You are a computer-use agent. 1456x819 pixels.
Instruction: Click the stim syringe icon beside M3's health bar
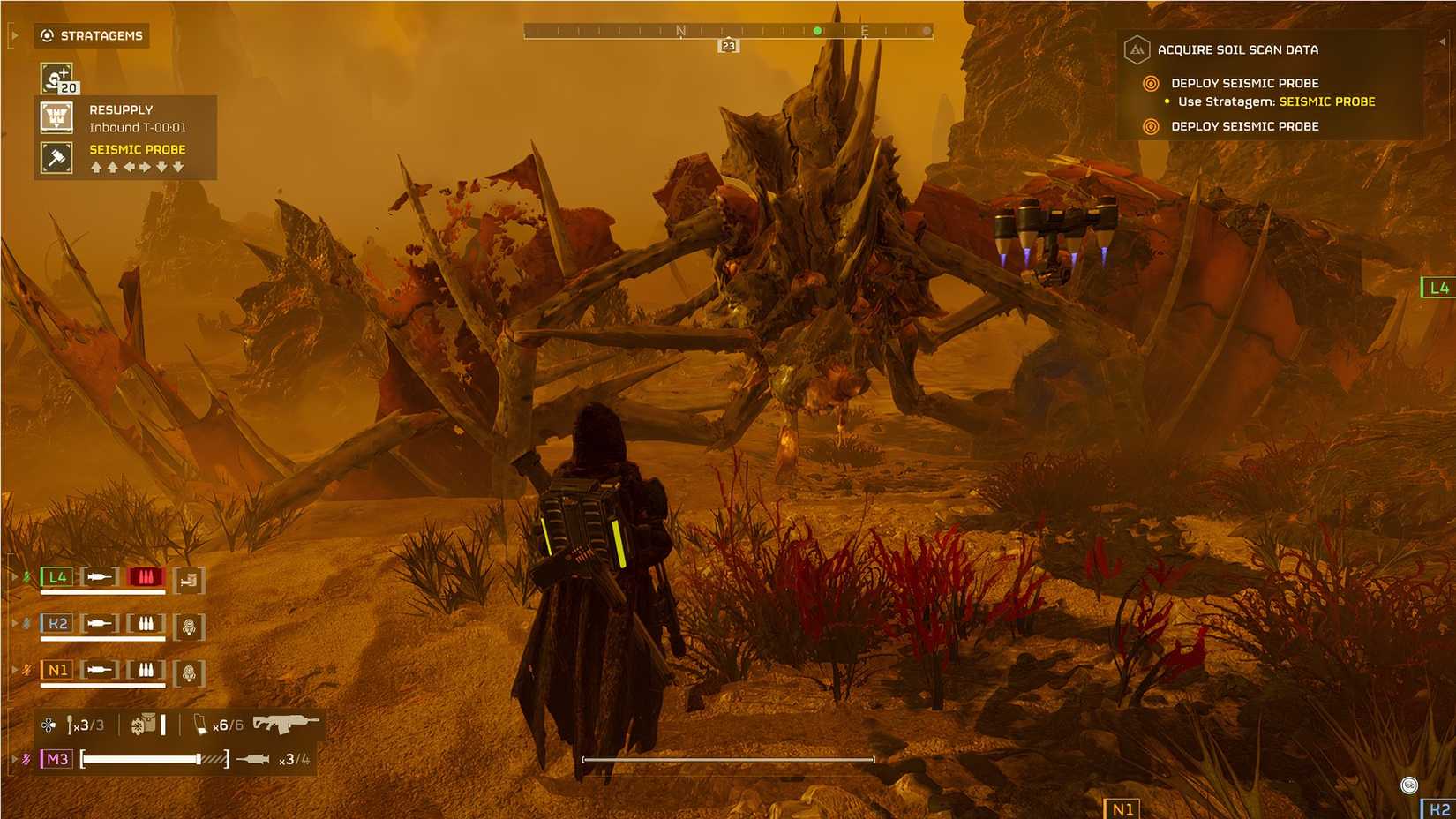[251, 757]
